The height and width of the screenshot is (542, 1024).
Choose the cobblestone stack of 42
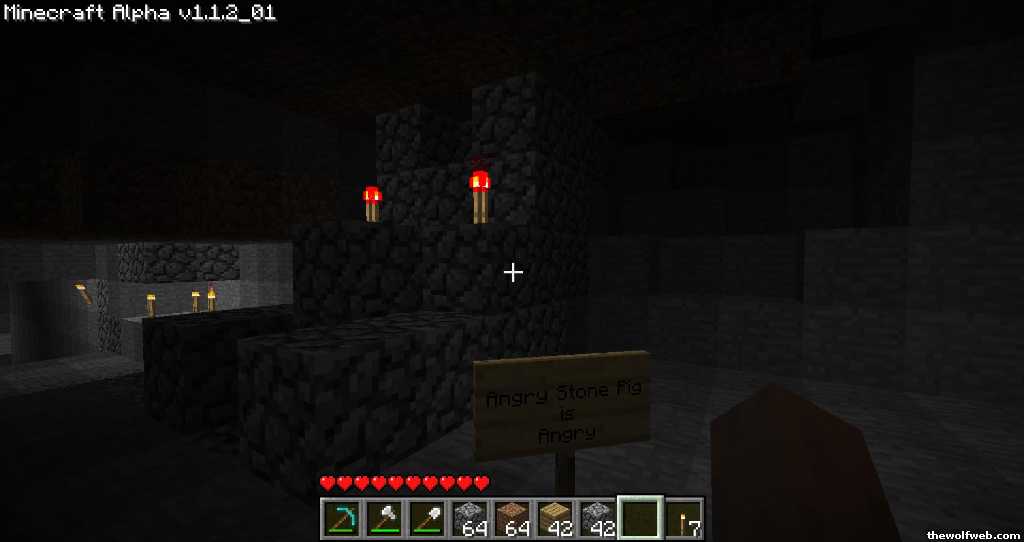598,517
